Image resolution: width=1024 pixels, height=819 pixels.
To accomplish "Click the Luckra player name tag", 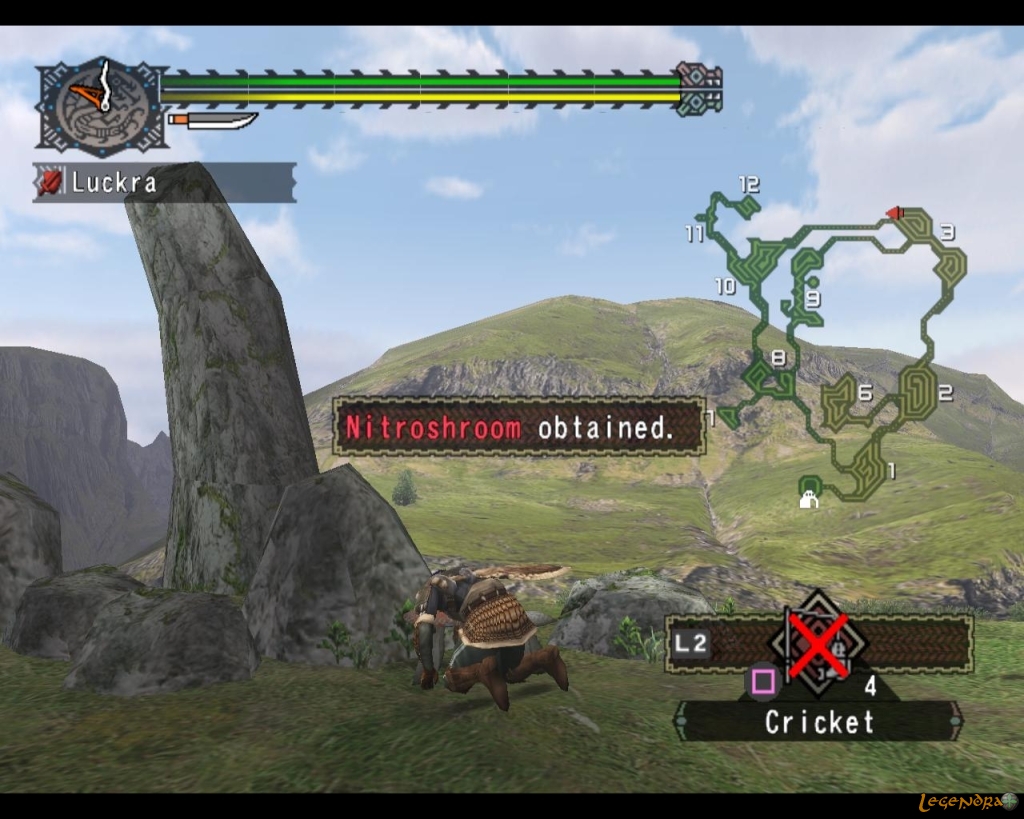I will (x=165, y=183).
